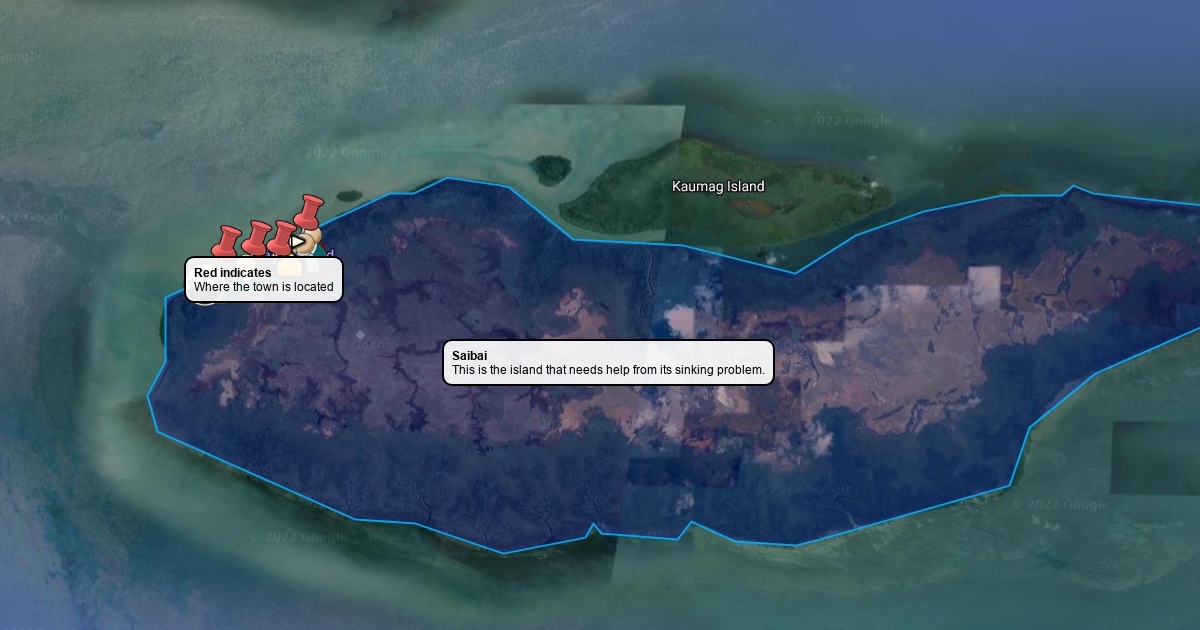Click the Kaumag Island map label
Image resolution: width=1200 pixels, height=630 pixels.
coord(718,187)
